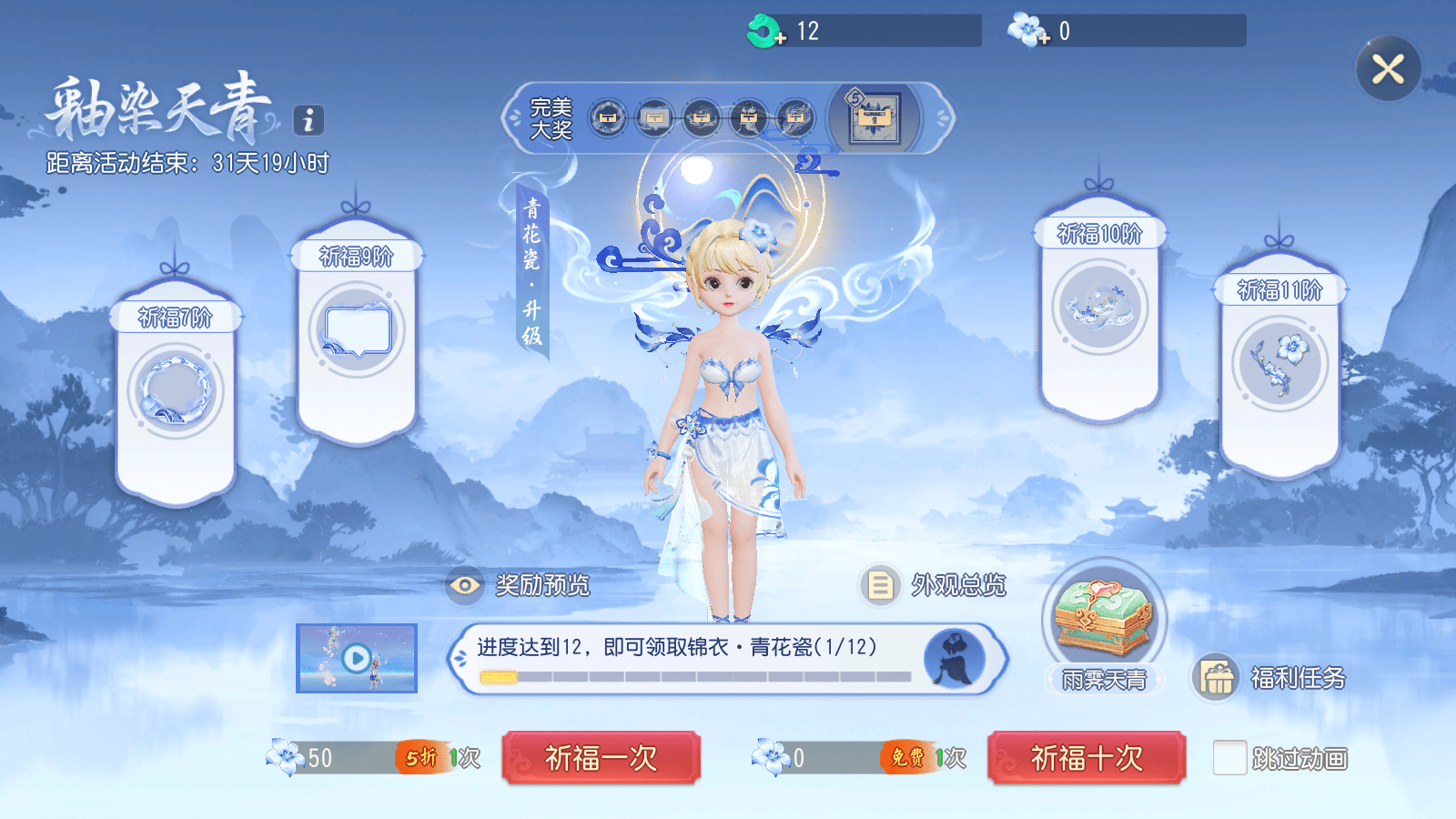The height and width of the screenshot is (819, 1456).
Task: Select the 祈福11阶 reward banner
Action: tap(1279, 364)
